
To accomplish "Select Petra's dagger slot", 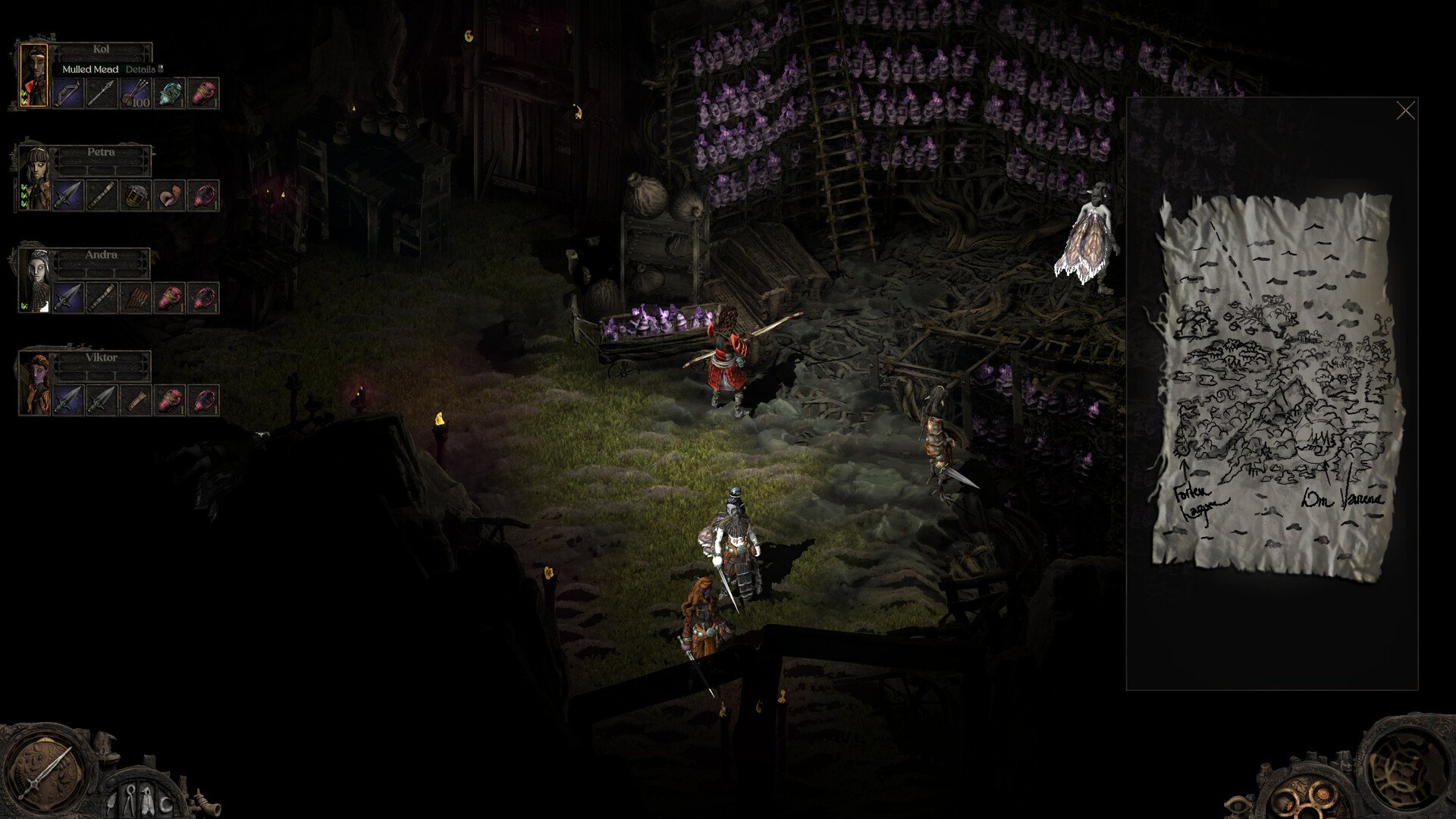I will (x=68, y=196).
